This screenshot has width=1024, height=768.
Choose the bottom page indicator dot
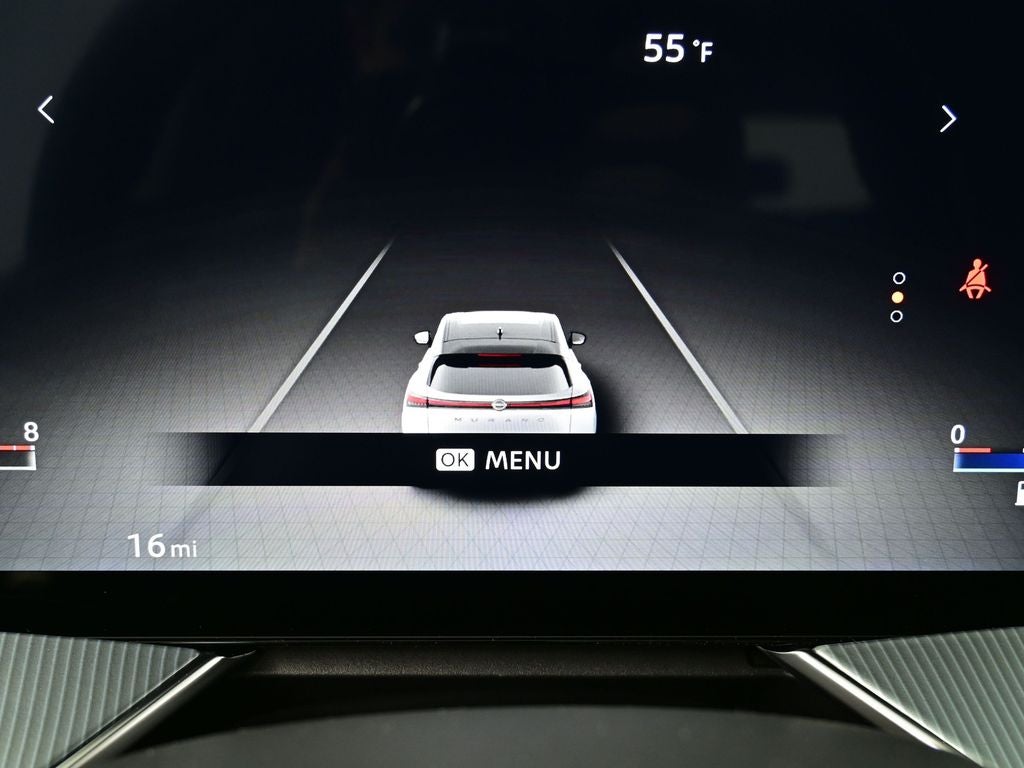896,316
